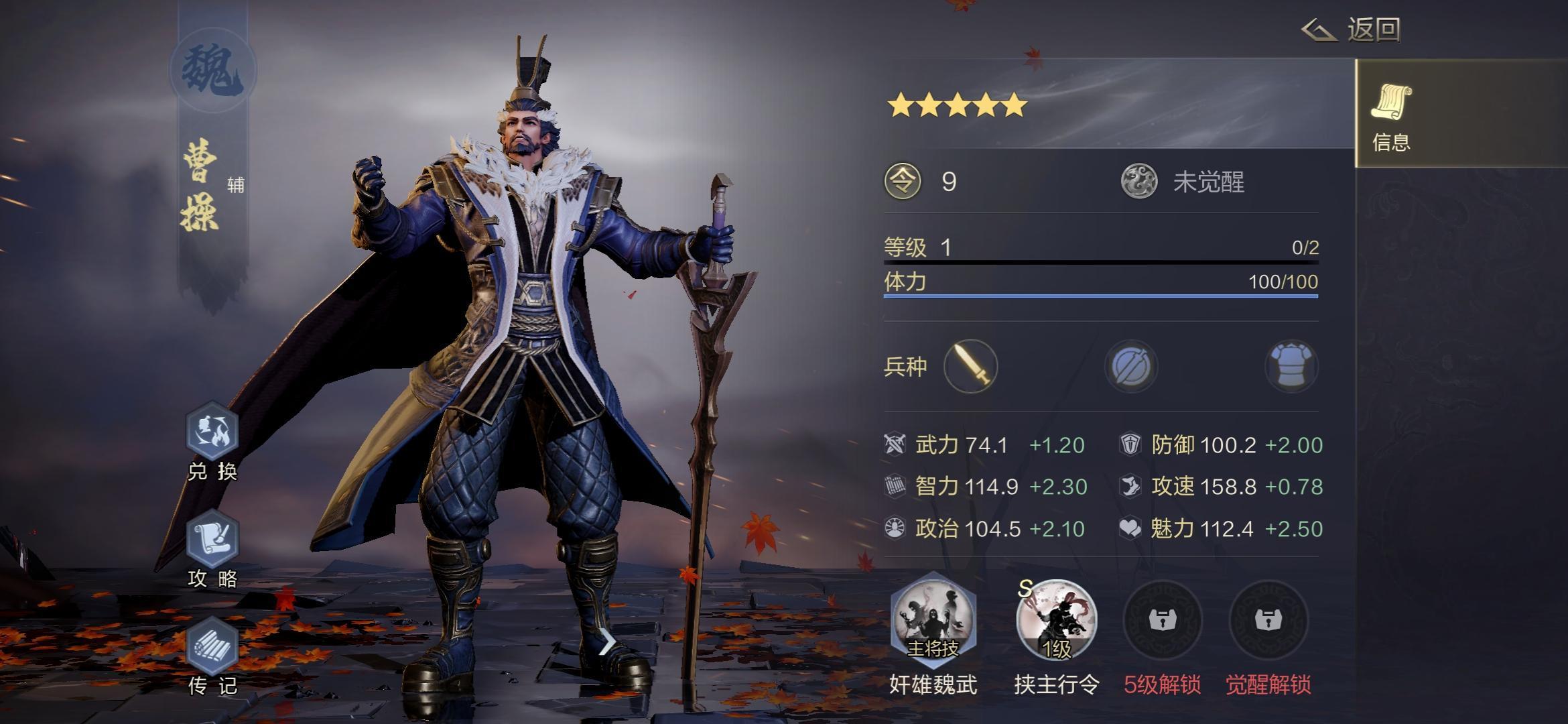This screenshot has width=1568, height=724.
Task: Tap the 未觉醒 awakening status icon
Action: [1138, 182]
